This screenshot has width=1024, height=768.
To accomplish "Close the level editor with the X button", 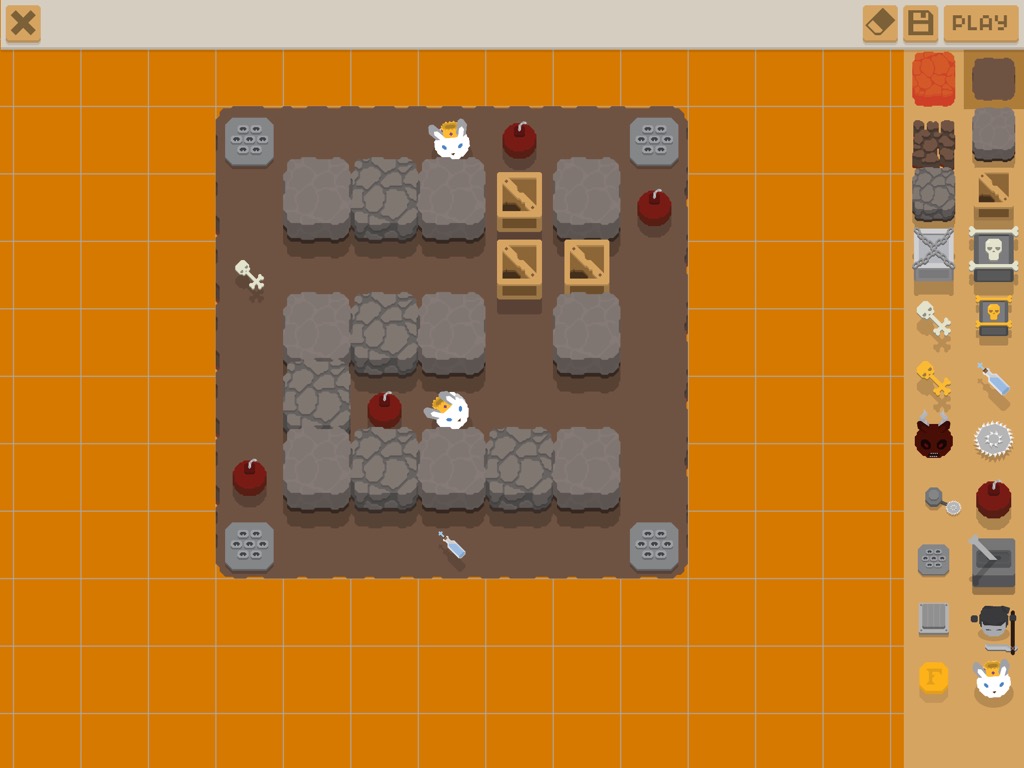I will click(x=23, y=23).
